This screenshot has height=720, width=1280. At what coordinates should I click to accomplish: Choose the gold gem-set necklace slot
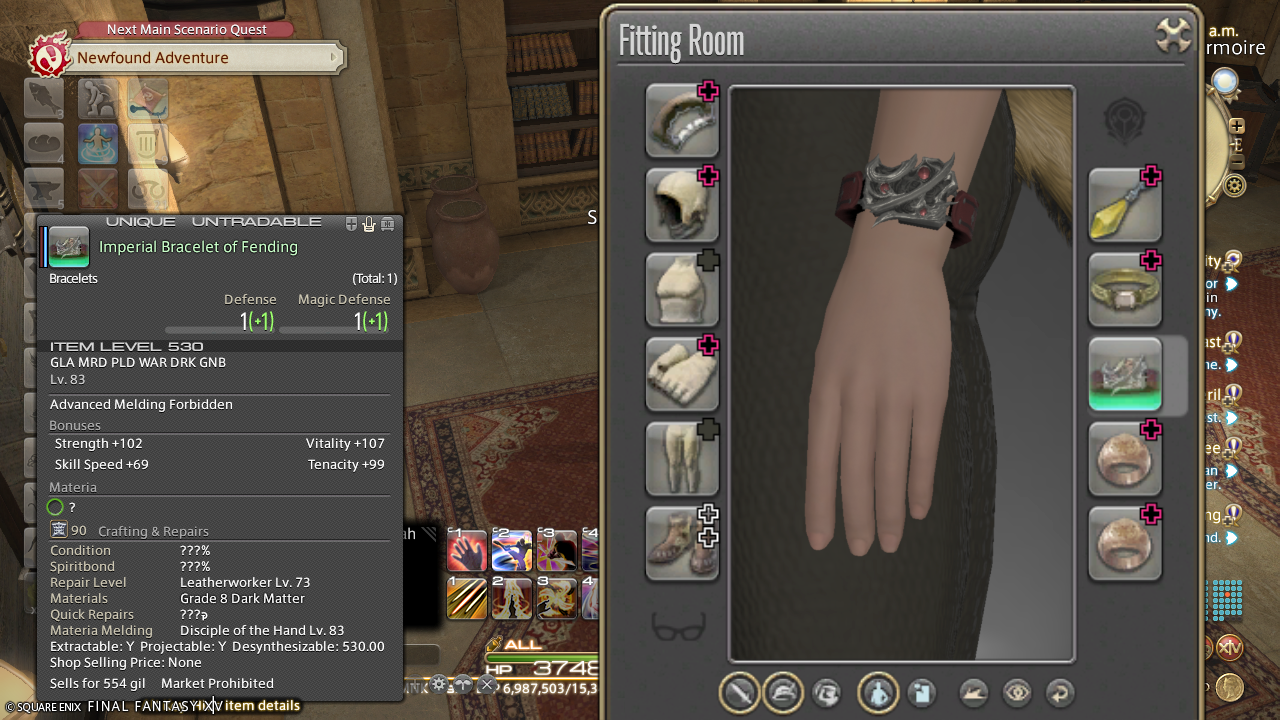point(1124,290)
